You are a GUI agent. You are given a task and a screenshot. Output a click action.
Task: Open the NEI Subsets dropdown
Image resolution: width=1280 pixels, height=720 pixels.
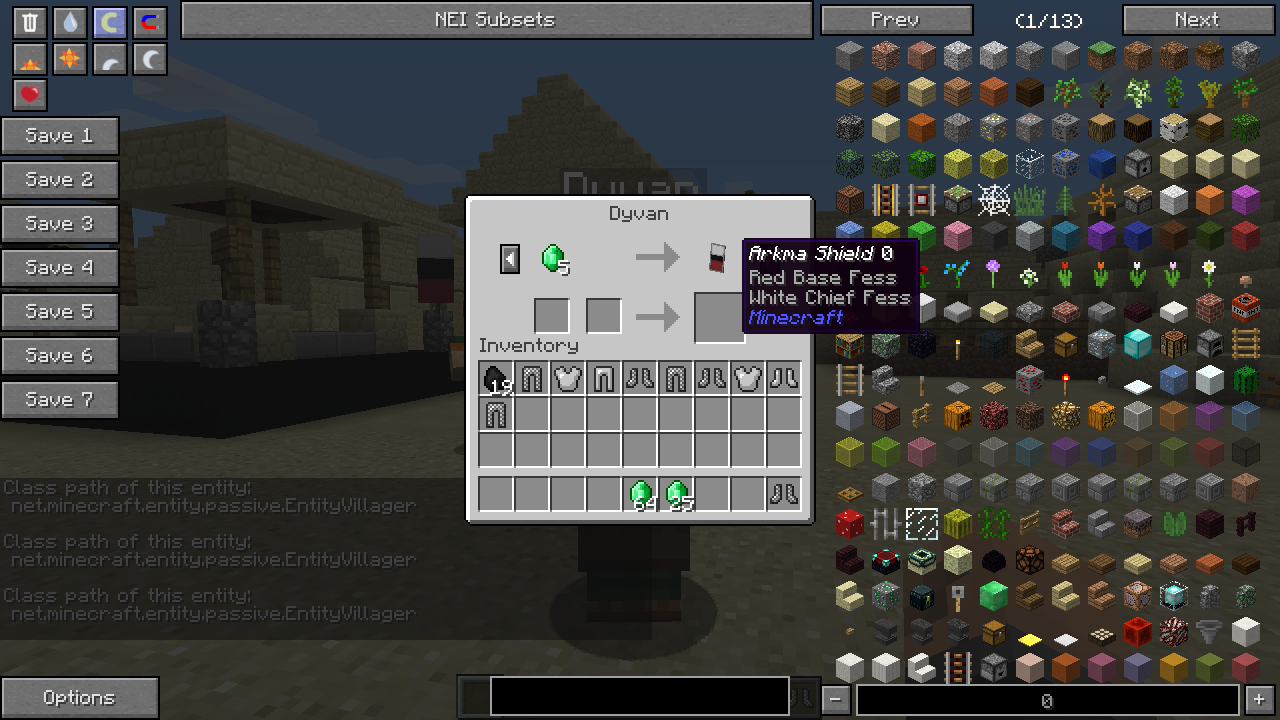496,20
